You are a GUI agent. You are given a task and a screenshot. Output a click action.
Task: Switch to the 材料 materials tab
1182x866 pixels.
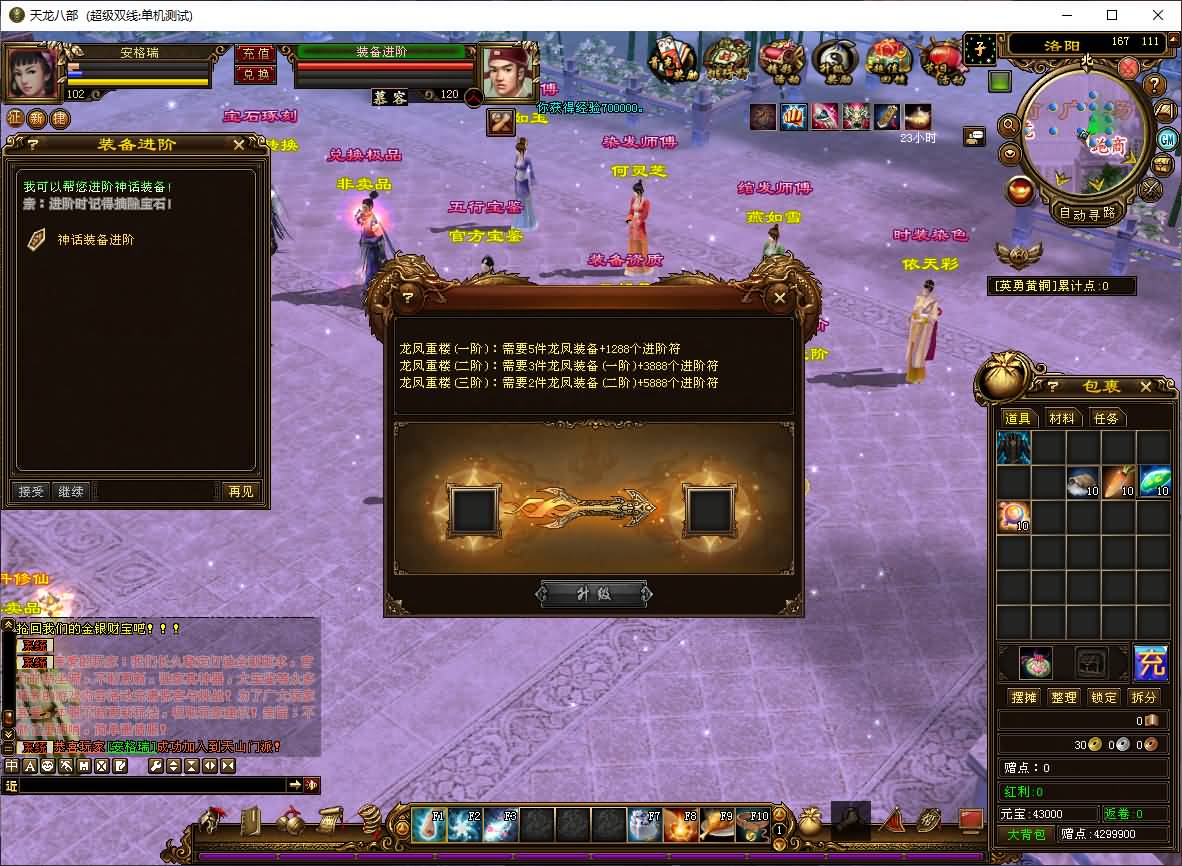pyautogui.click(x=1062, y=418)
